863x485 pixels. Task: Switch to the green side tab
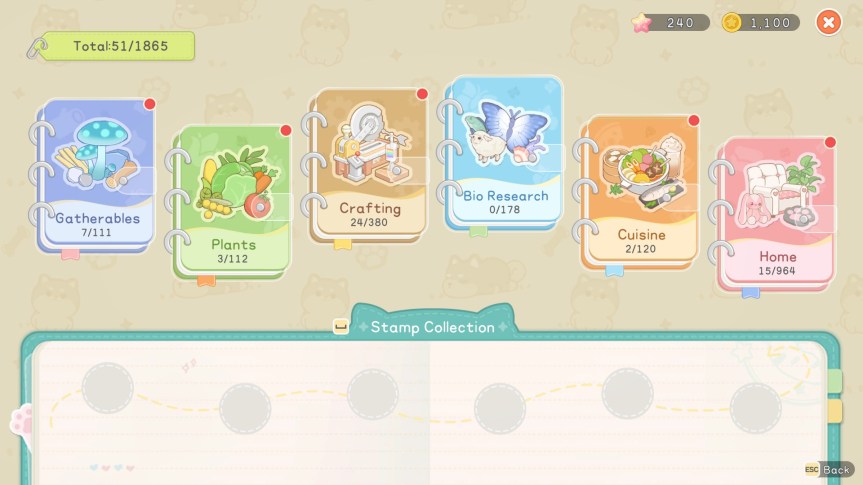[835, 381]
